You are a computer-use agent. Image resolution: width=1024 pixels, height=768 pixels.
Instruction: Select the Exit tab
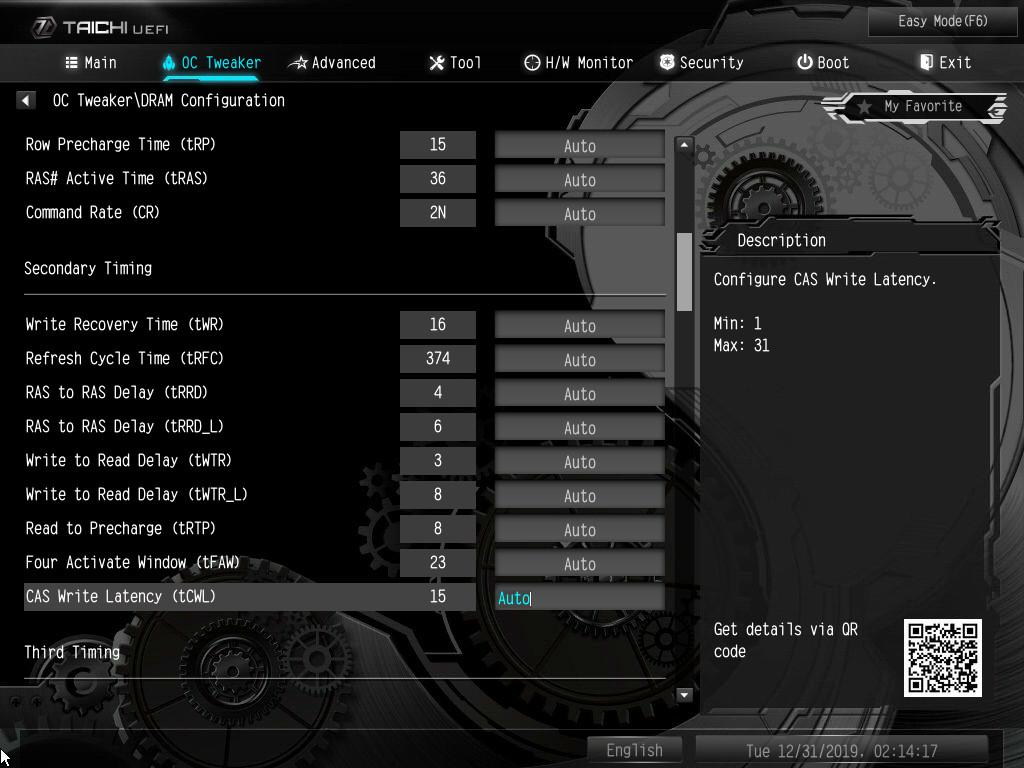(x=945, y=63)
